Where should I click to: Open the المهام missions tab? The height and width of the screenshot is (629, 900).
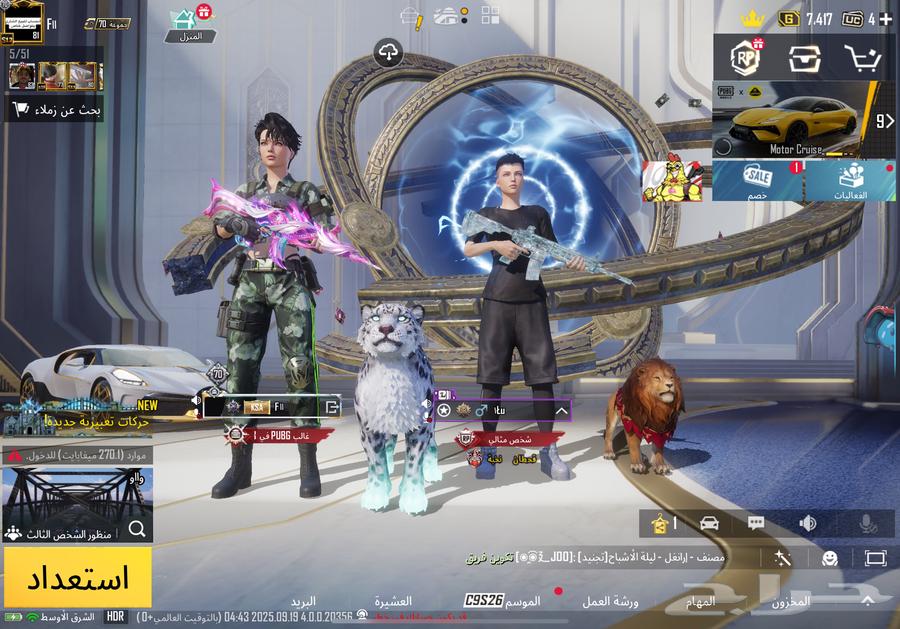[x=700, y=602]
